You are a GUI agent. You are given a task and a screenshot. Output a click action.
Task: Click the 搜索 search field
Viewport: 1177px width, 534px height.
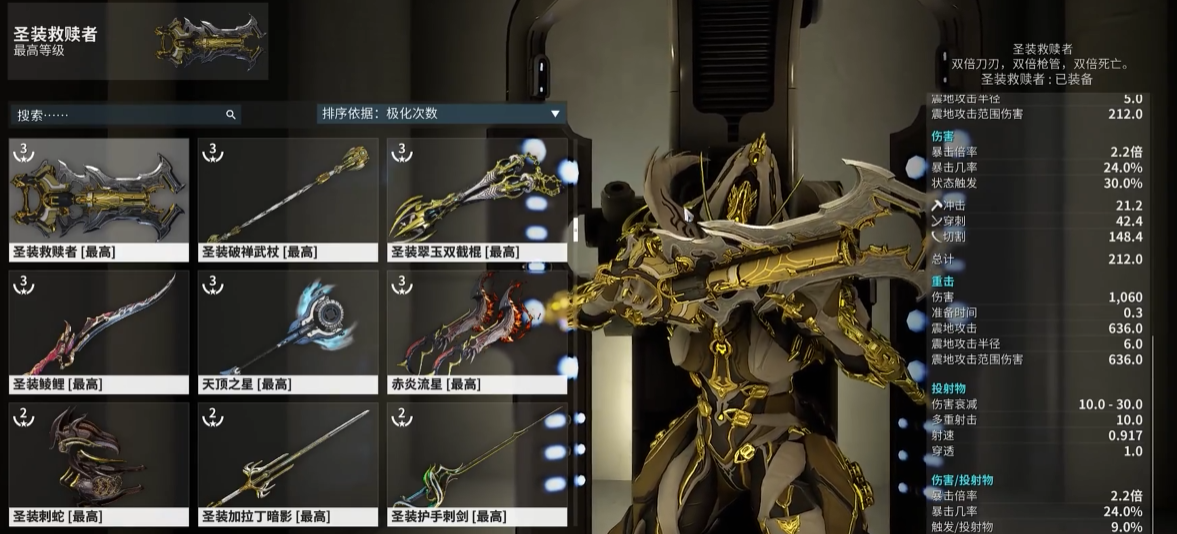[115, 115]
